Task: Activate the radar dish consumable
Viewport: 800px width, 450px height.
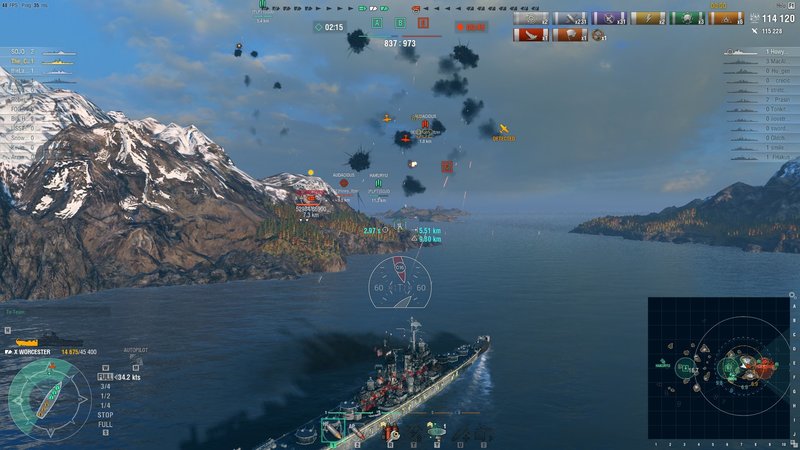Action: (435, 432)
